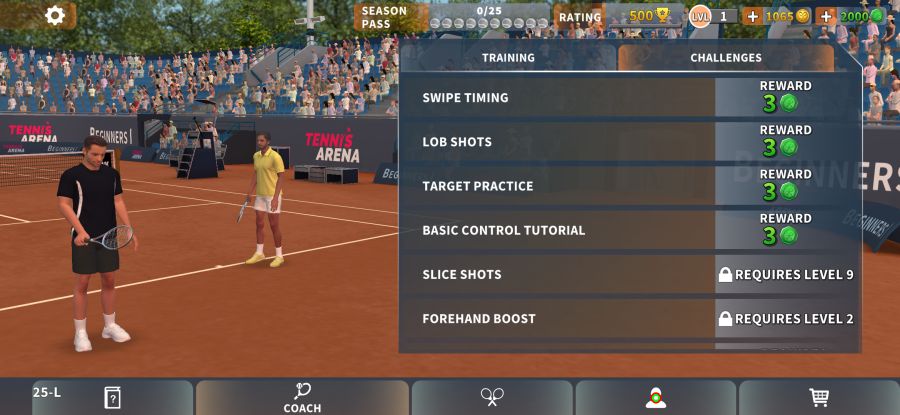Show the rating trophy panel
This screenshot has height=415, width=900.
tap(618, 16)
